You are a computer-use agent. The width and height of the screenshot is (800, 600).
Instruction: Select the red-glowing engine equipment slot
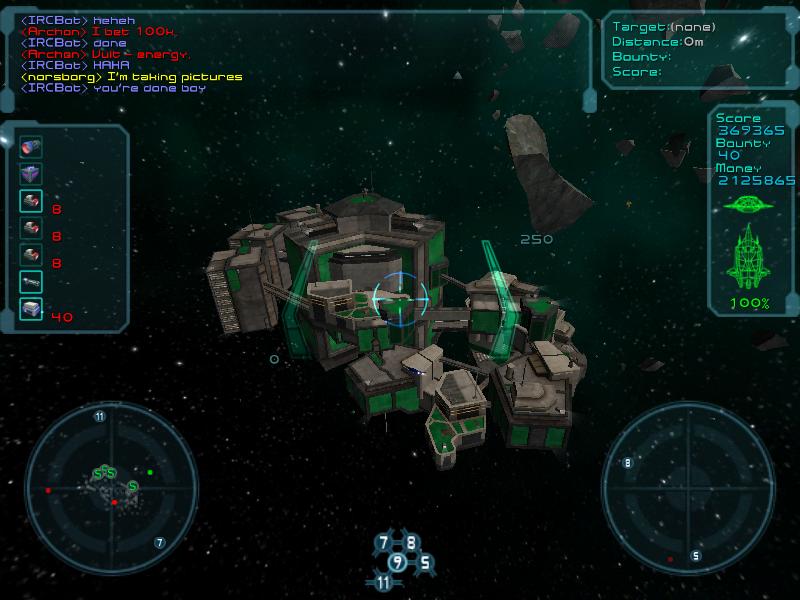pos(30,147)
